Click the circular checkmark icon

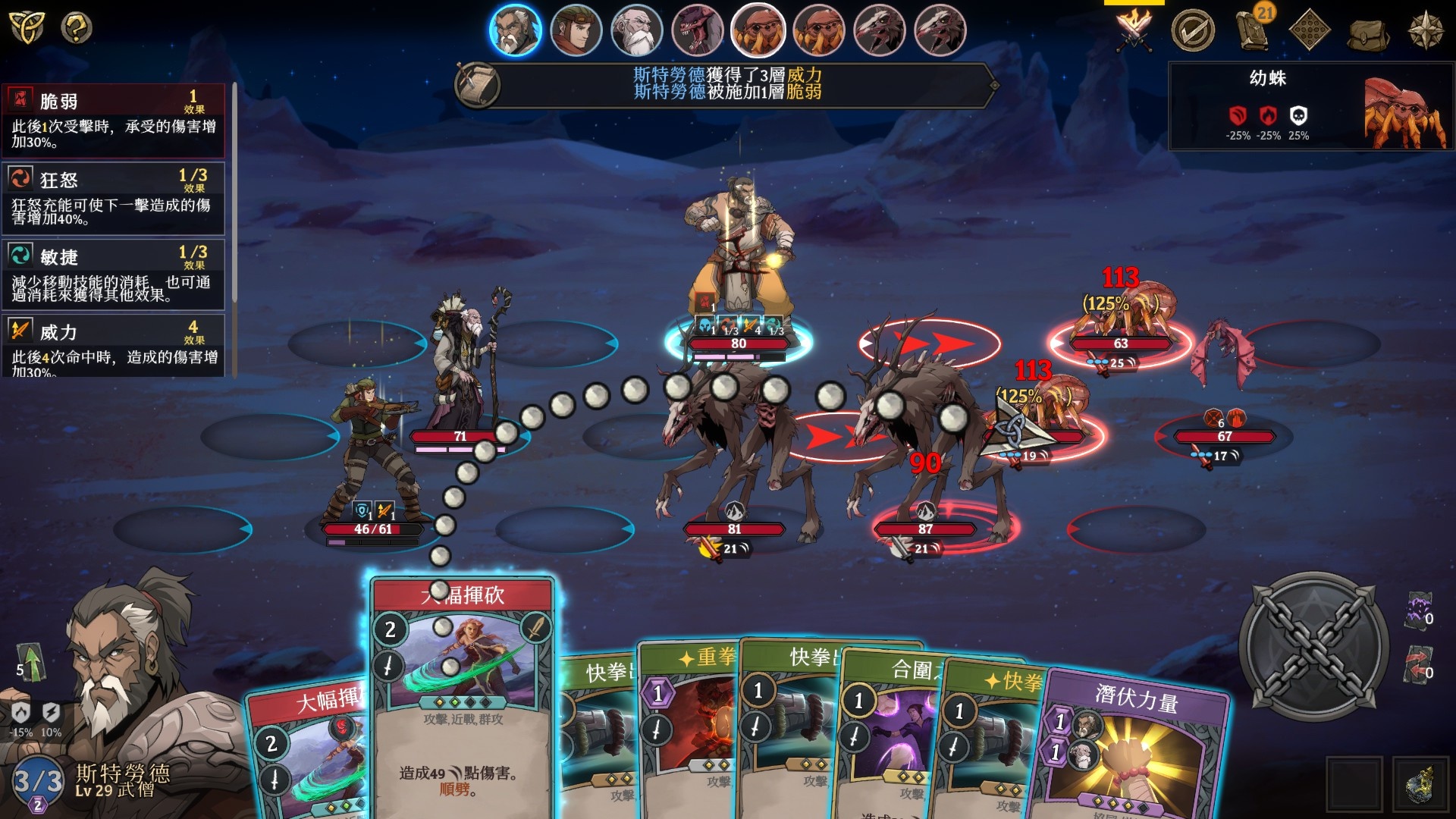coord(1192,30)
